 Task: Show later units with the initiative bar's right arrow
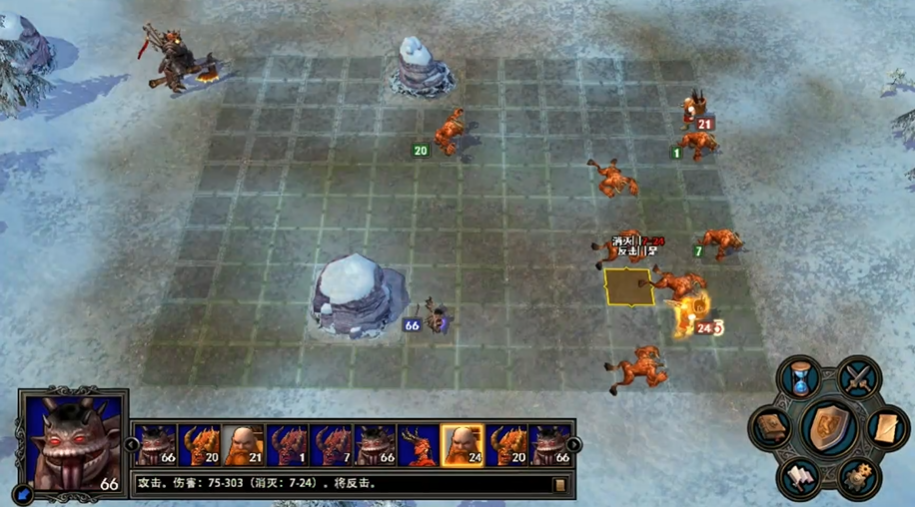574,445
